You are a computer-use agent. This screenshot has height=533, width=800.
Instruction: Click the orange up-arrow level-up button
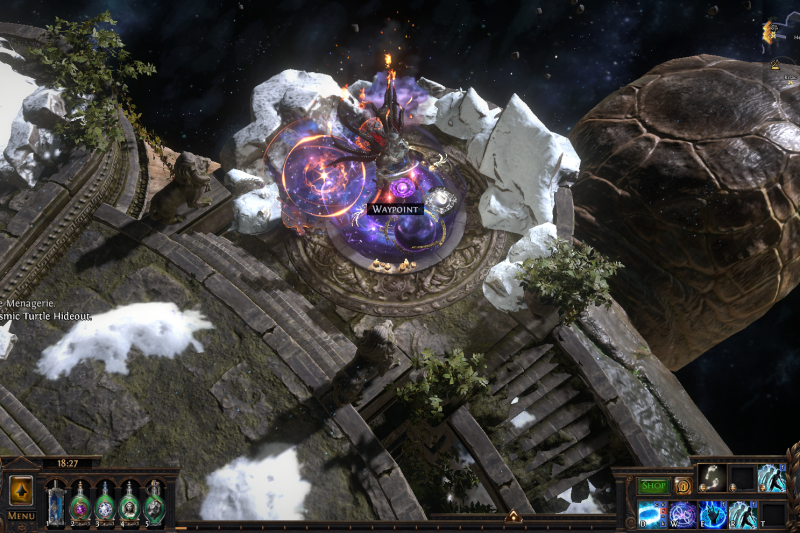coord(21,490)
